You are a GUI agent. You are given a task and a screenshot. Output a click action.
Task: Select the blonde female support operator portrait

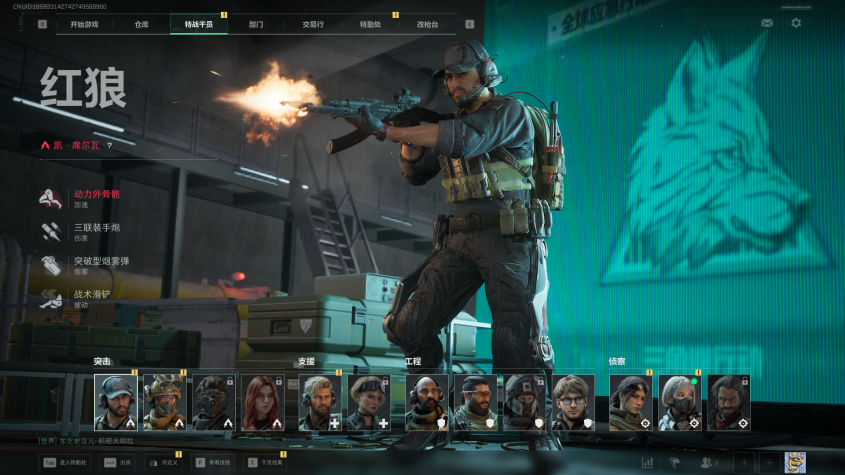[368, 402]
